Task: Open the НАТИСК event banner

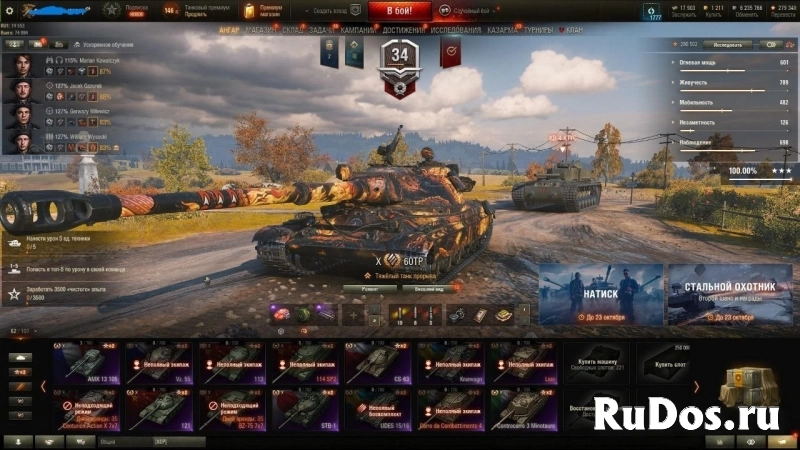Action: 600,294
